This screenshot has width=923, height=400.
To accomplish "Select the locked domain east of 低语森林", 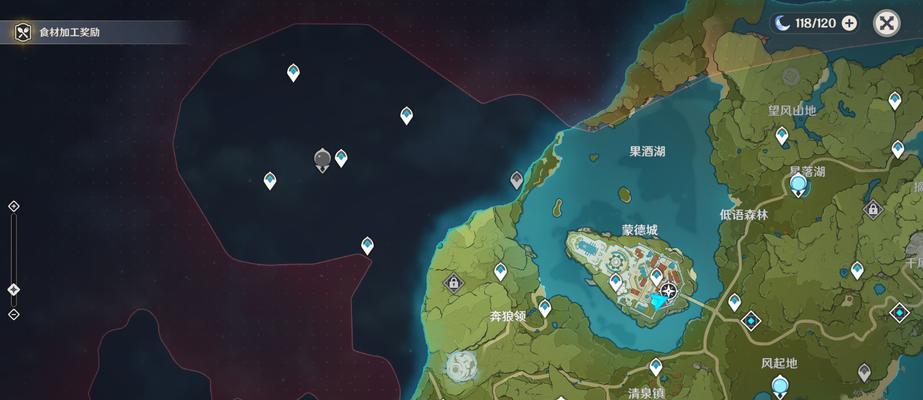I will click(x=873, y=209).
